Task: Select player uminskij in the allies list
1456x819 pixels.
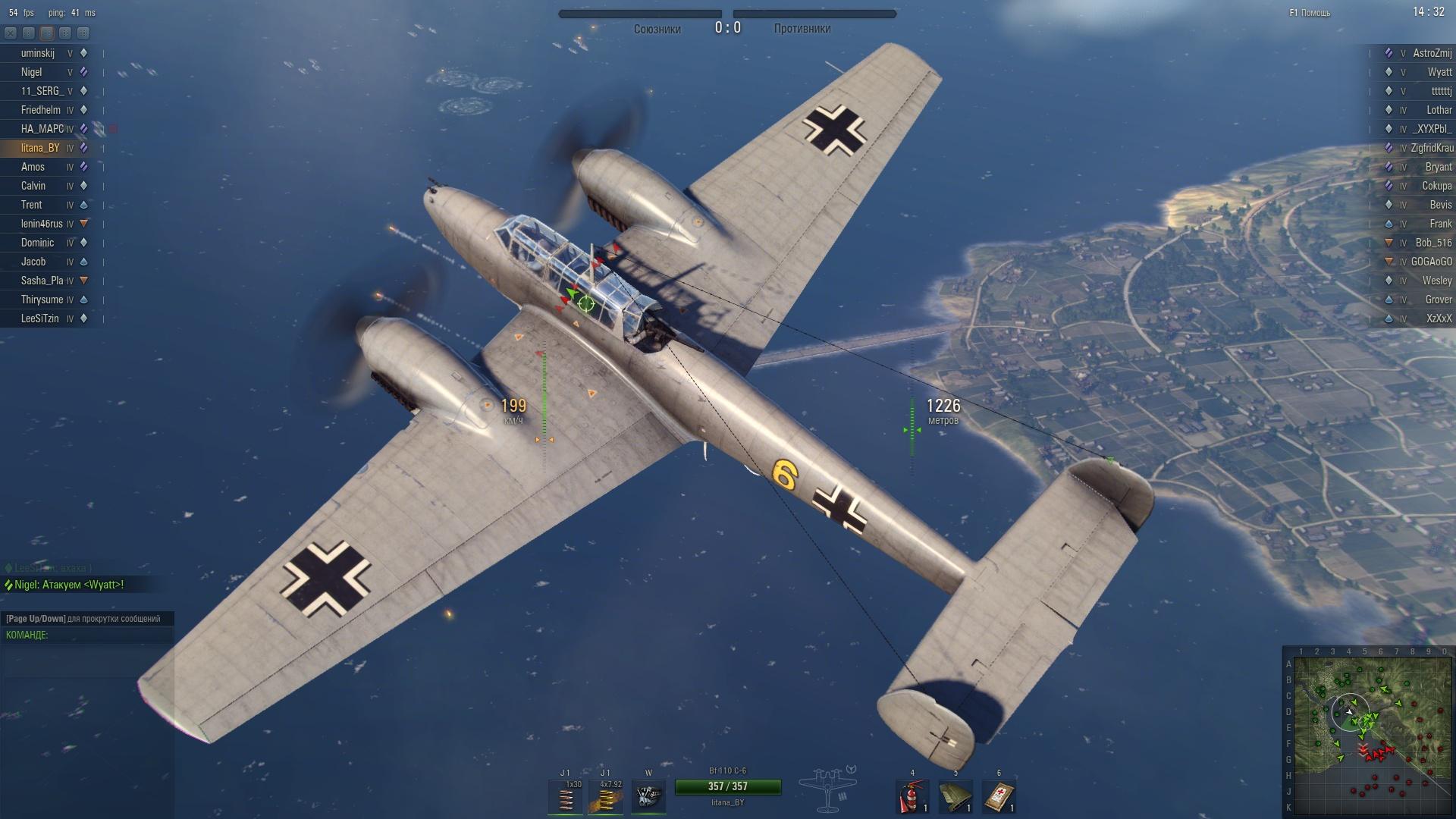Action: click(x=38, y=53)
